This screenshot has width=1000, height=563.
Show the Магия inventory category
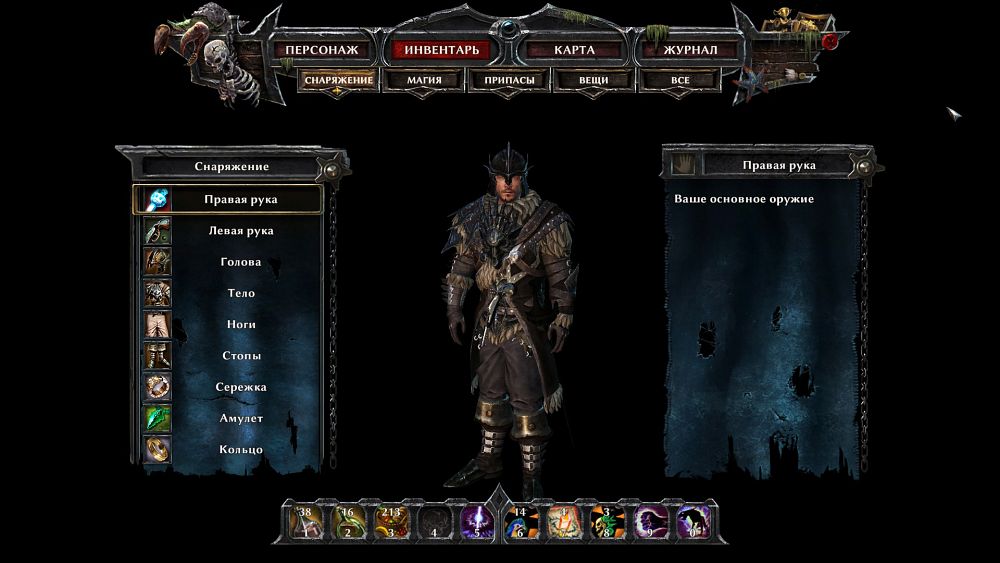(x=424, y=80)
